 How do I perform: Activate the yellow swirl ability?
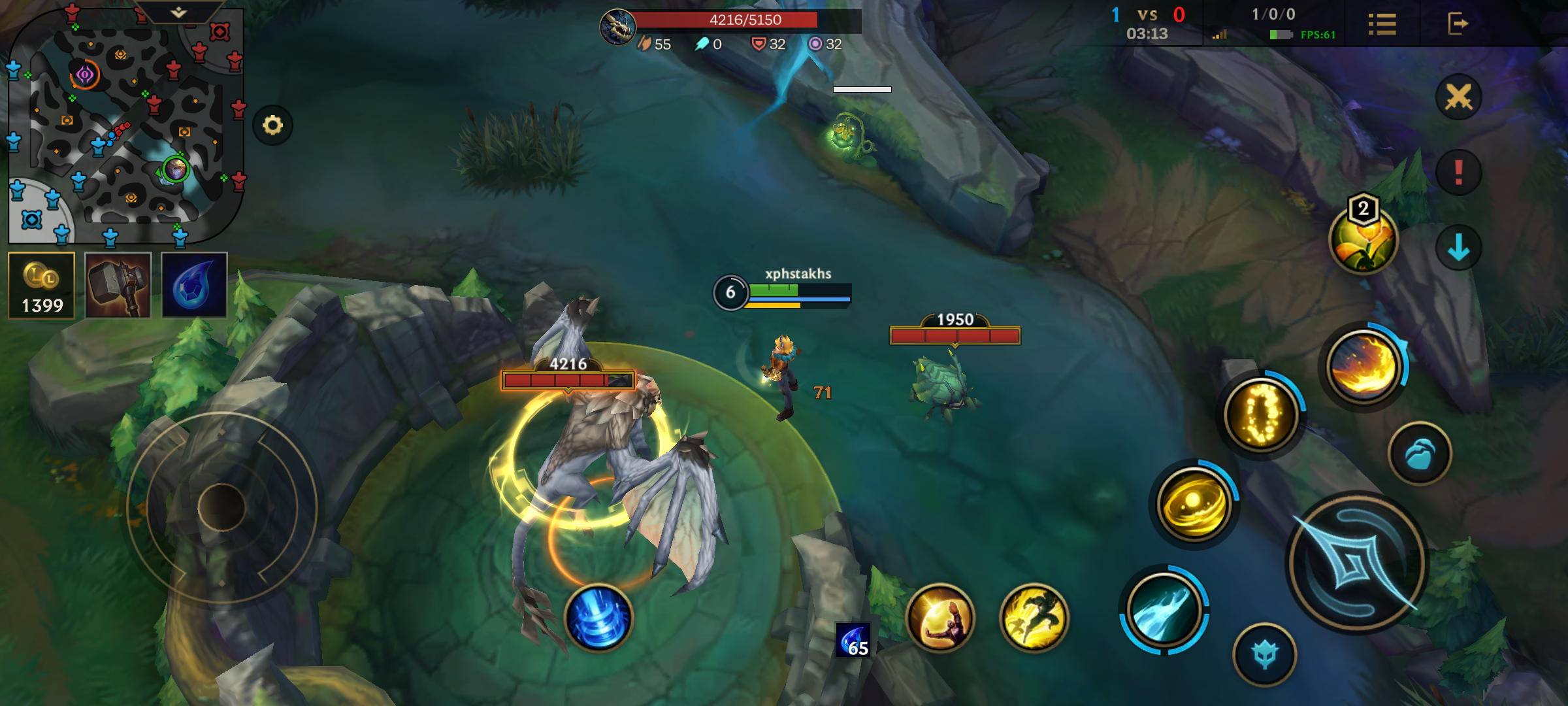[x=1194, y=504]
